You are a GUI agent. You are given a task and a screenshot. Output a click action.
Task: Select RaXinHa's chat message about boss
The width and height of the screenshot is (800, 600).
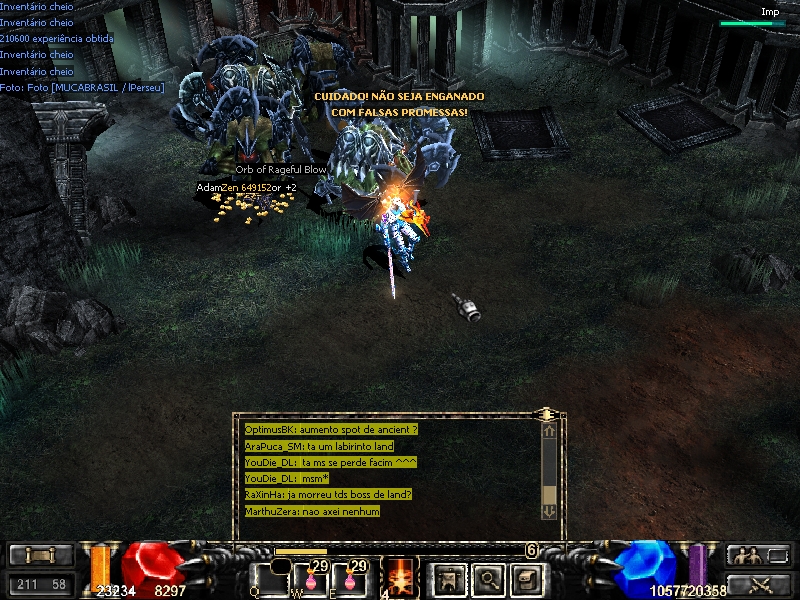[328, 494]
